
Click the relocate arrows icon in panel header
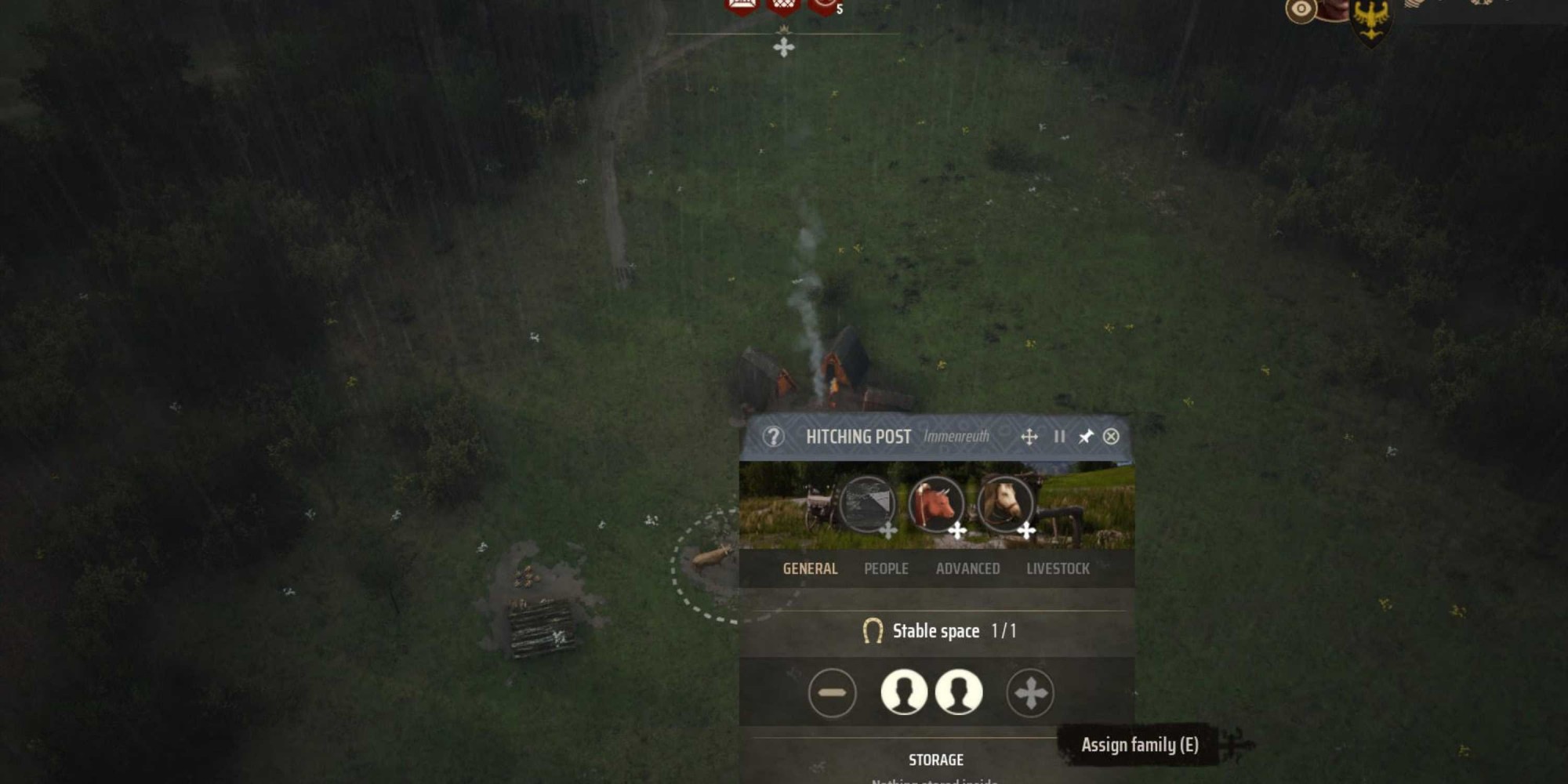(1029, 437)
